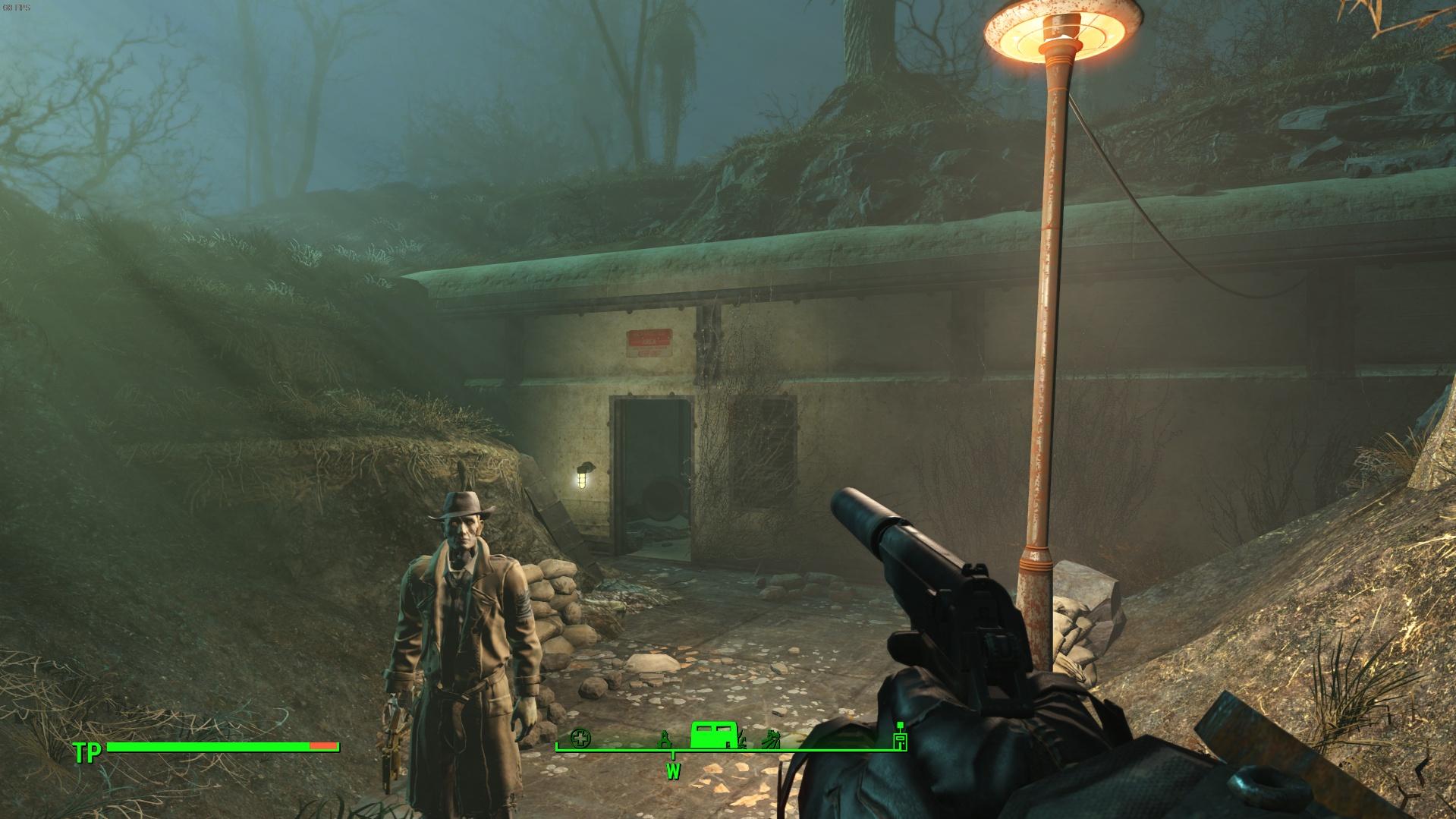Click the church steeple compass marker
Viewport: 1456px width, 819px height.
pos(665,739)
